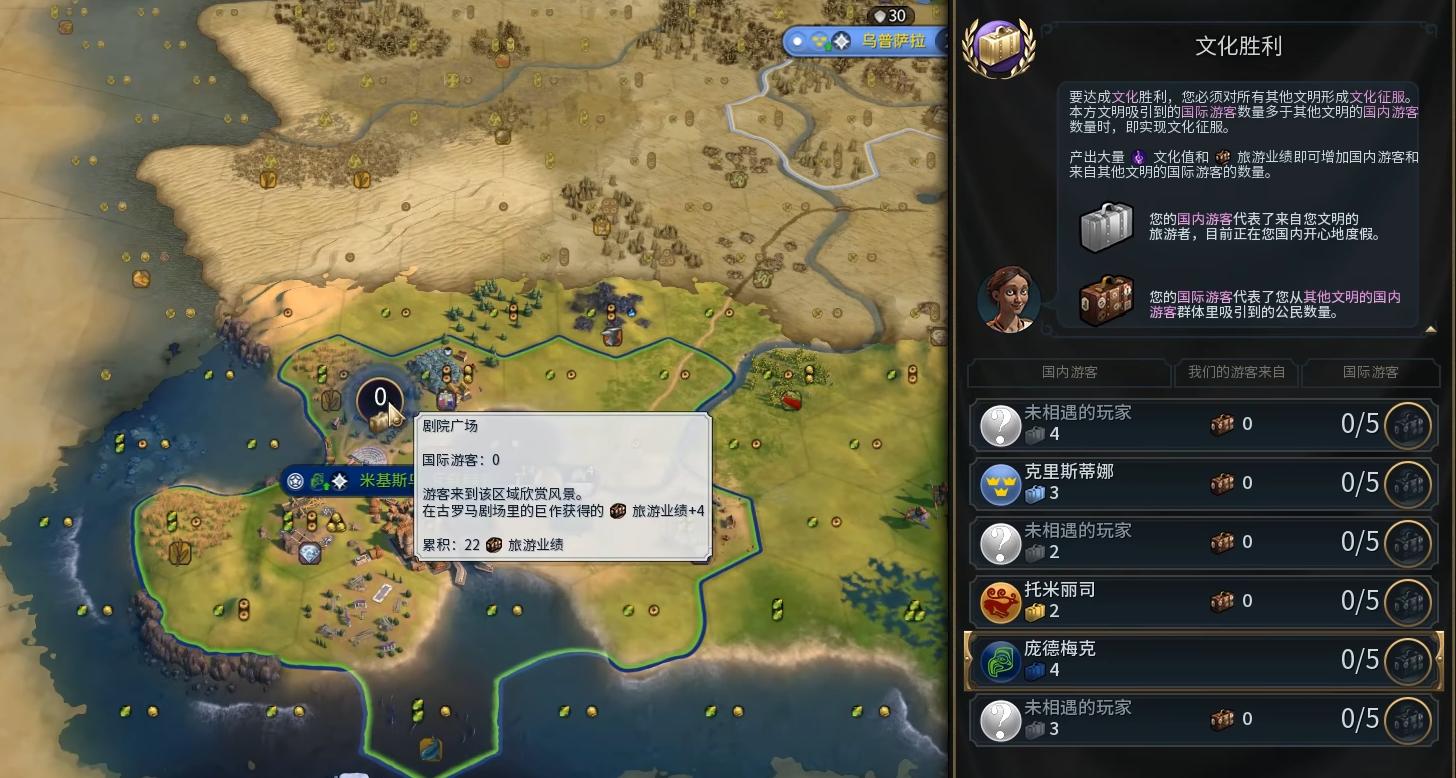Viewport: 1456px width, 778px height.
Task: Click the theater square tourist counter on map
Action: pos(379,397)
